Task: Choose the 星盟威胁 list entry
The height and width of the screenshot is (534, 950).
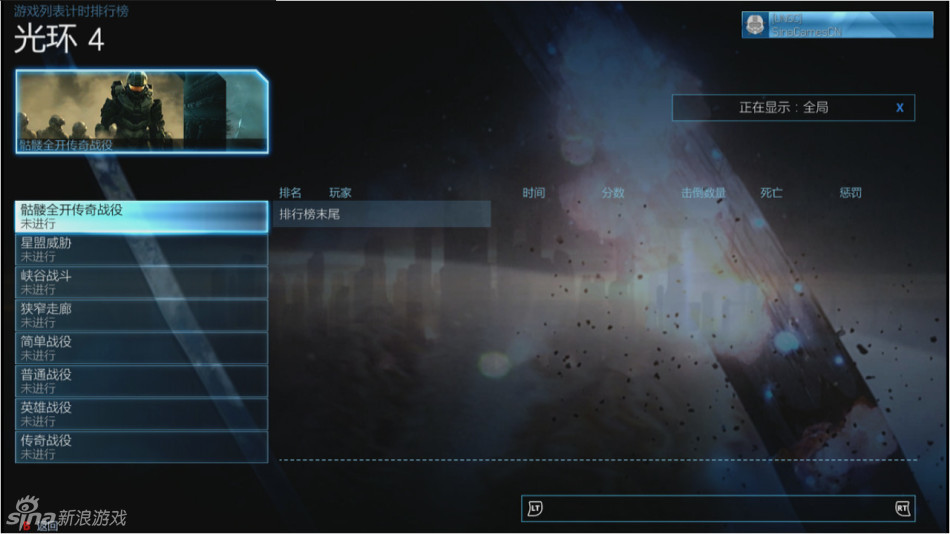Action: tap(141, 249)
